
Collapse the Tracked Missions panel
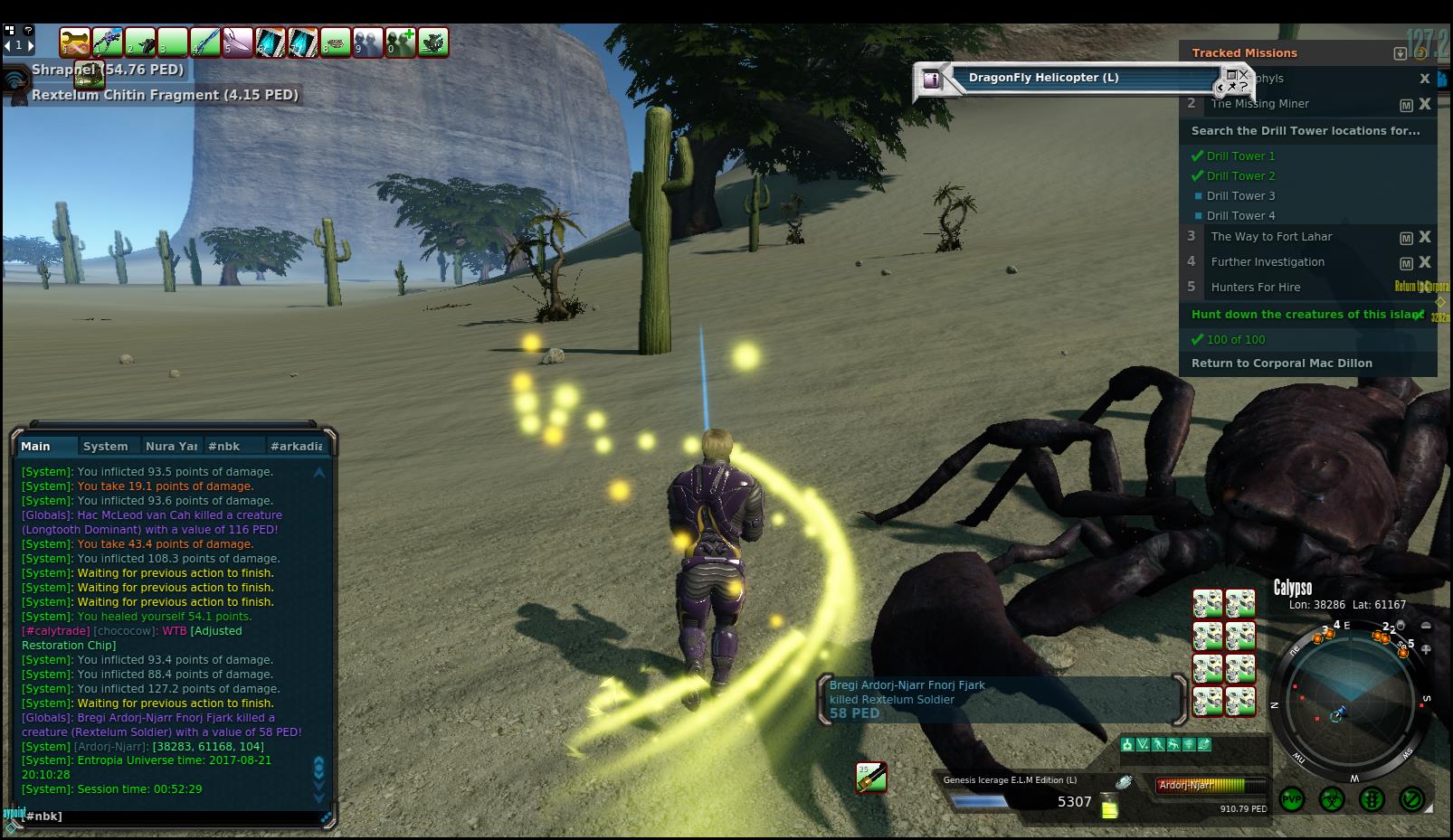(x=1400, y=53)
